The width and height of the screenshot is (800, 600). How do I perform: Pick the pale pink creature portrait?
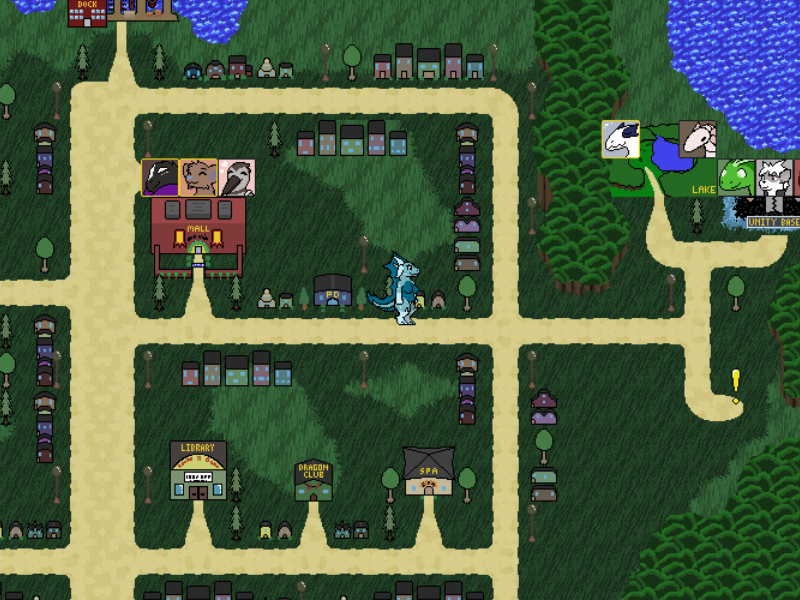pyautogui.click(x=698, y=140)
